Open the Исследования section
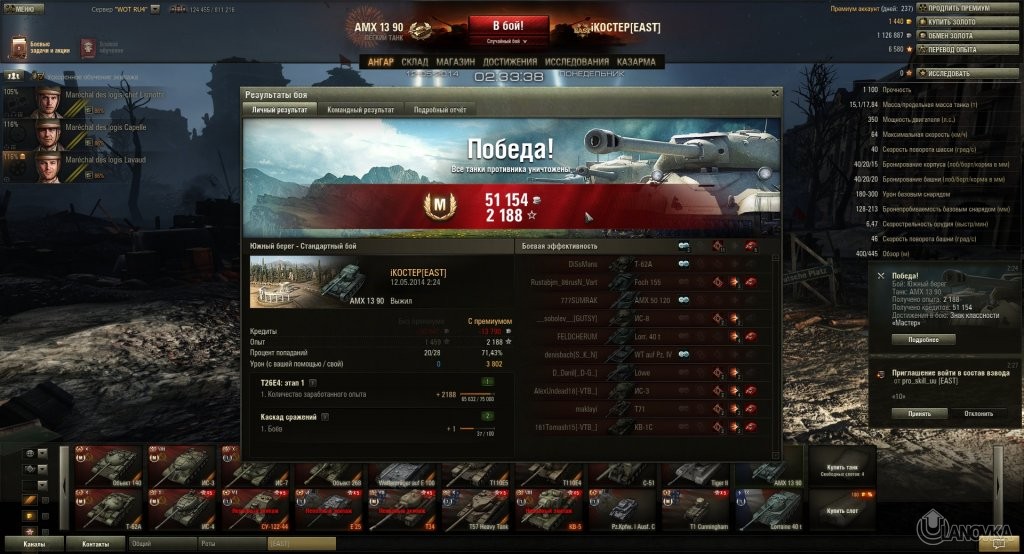Screen dimensions: 1024x554 [578, 62]
